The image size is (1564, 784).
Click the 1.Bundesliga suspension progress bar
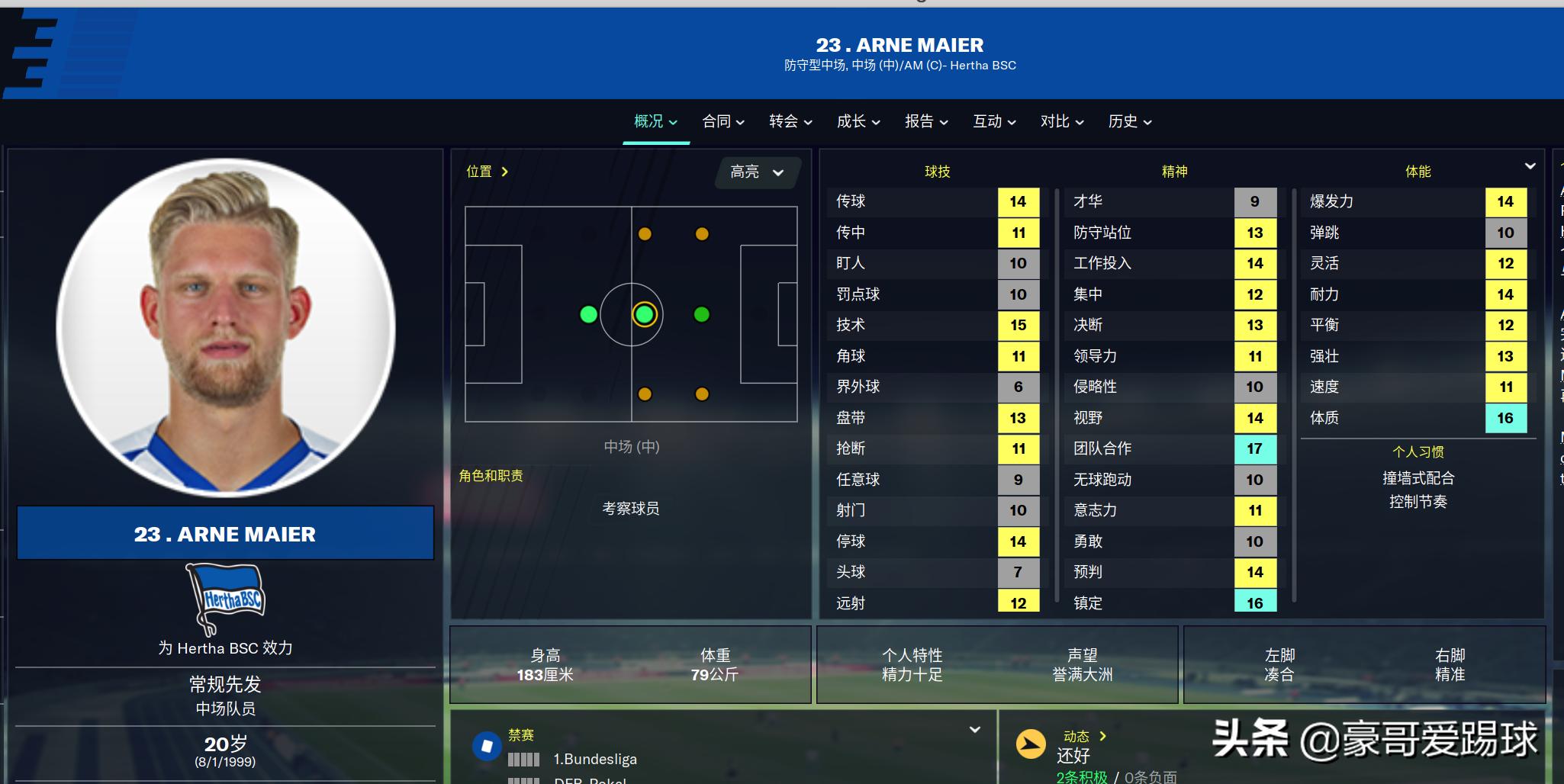point(523,759)
